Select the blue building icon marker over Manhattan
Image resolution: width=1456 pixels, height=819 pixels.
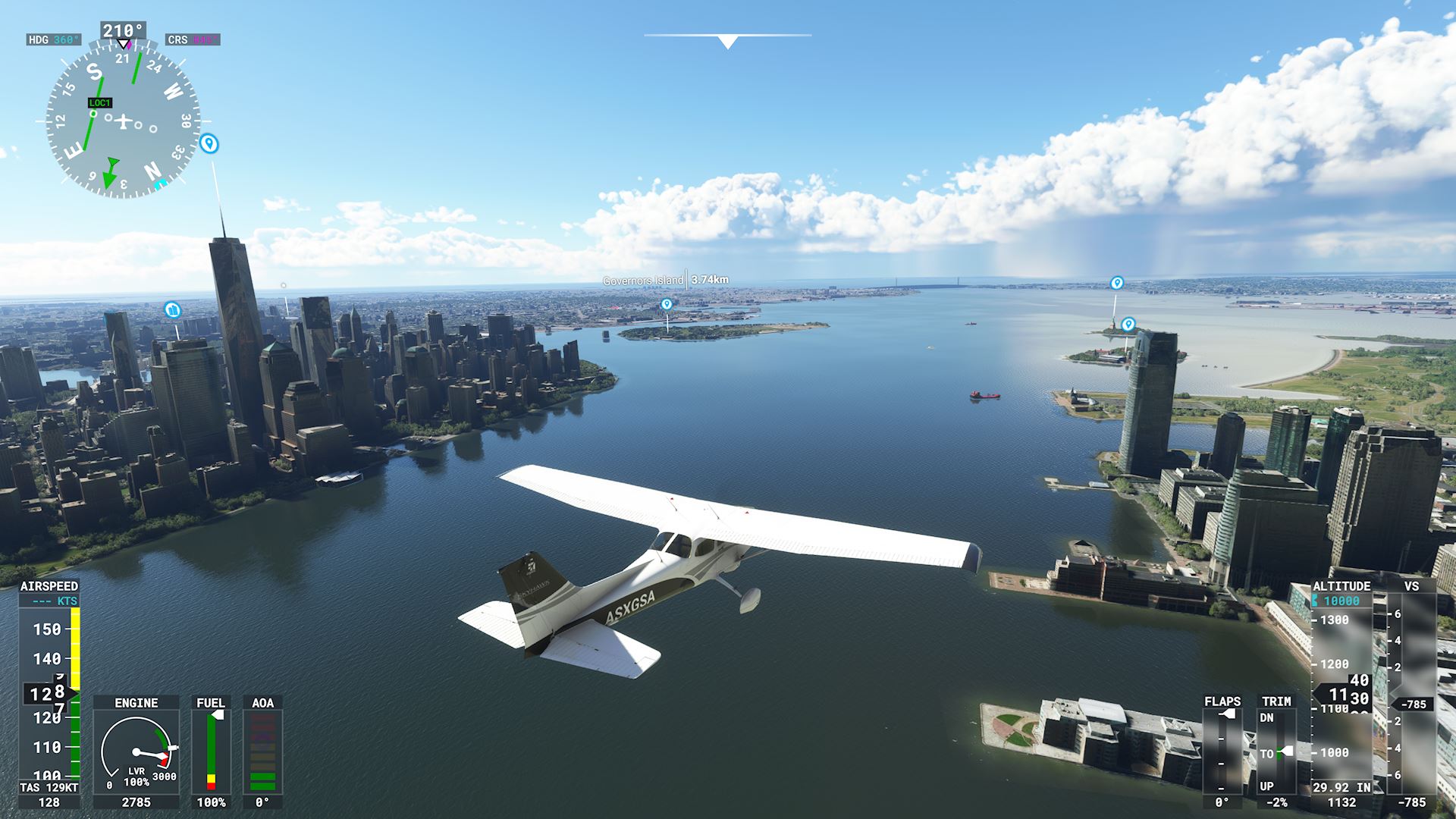(173, 309)
